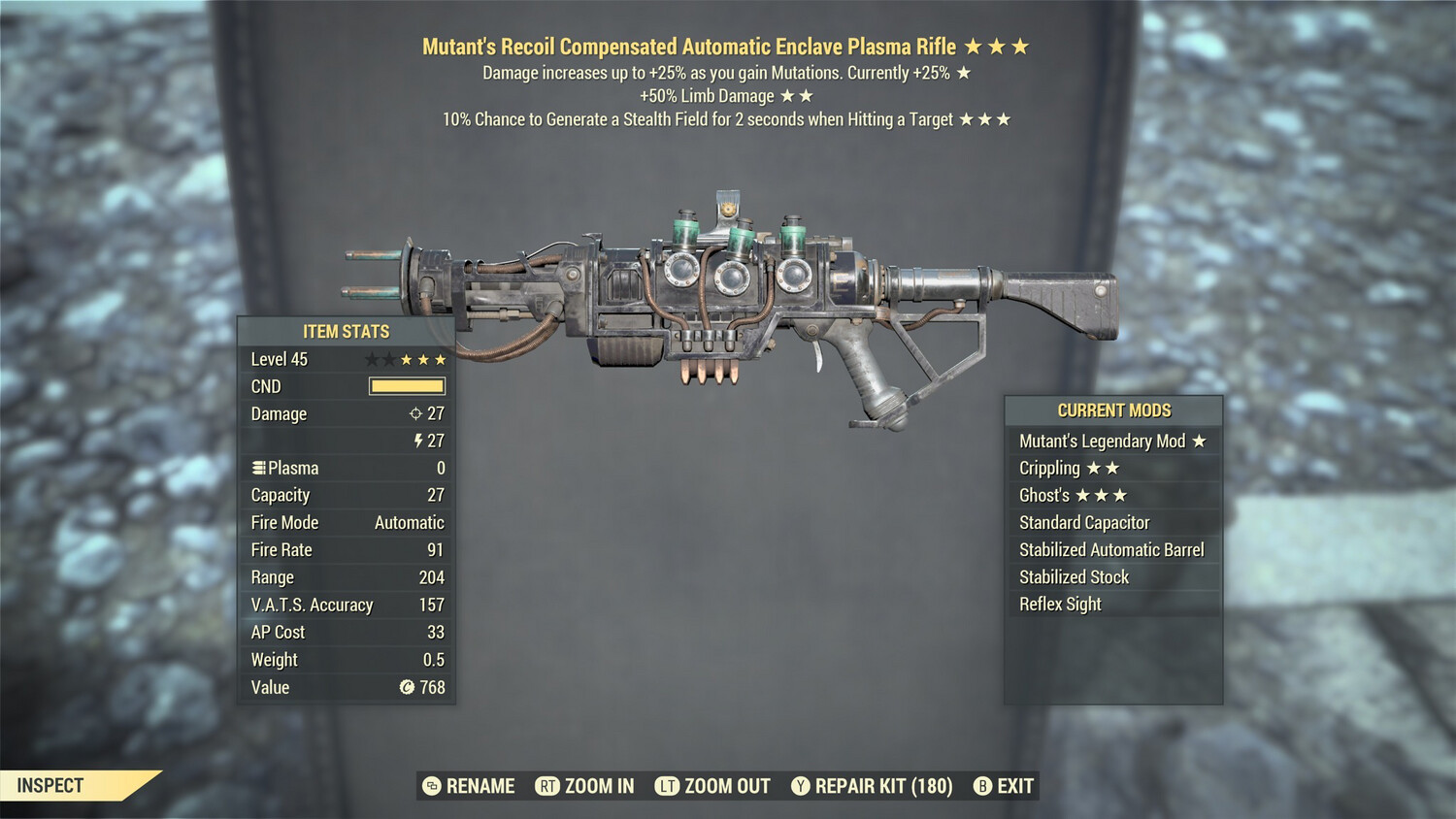Viewport: 1456px width, 819px height.
Task: Toggle the first star on the rifle title
Action: tap(982, 46)
